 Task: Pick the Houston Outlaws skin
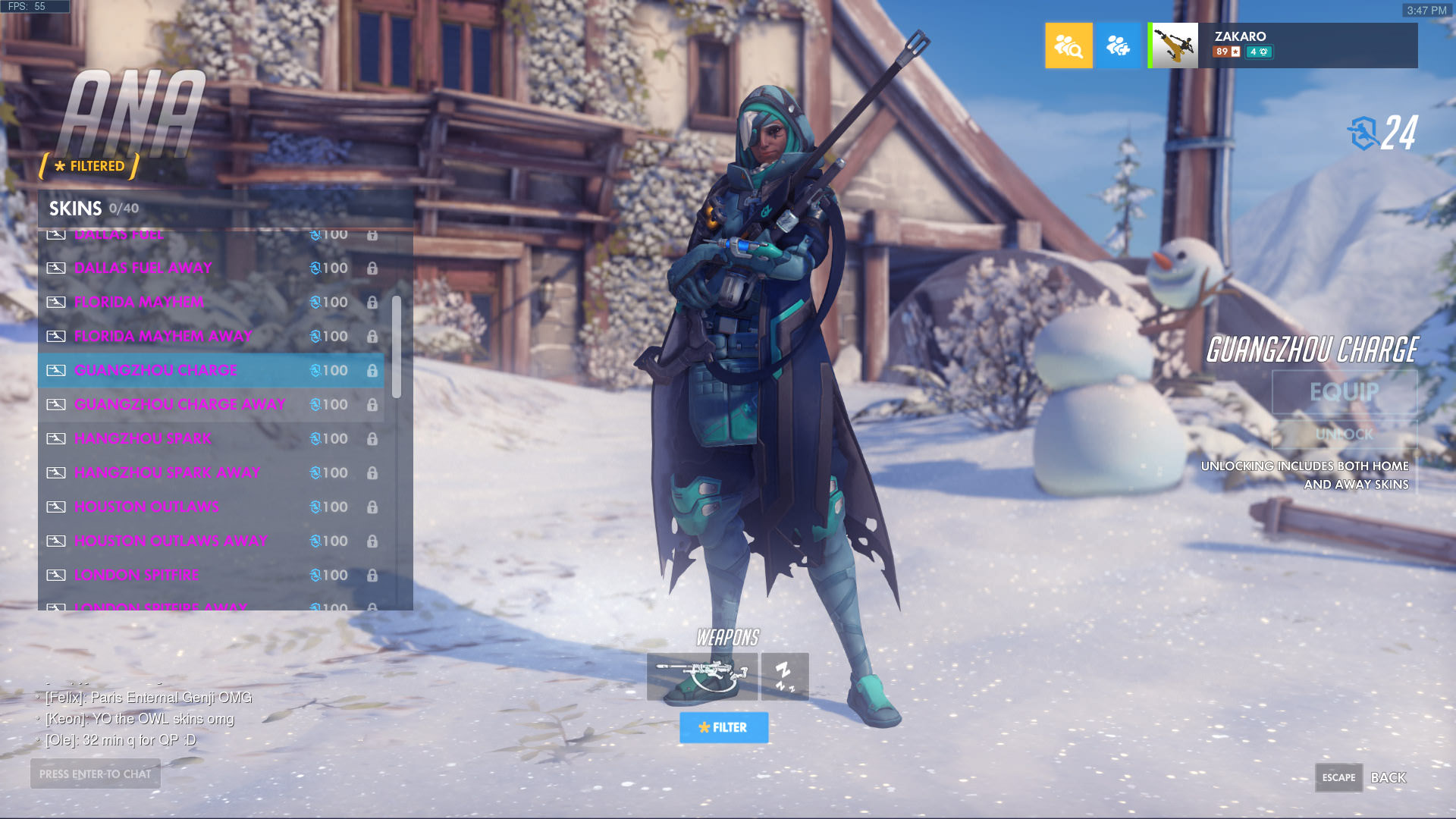coord(211,507)
